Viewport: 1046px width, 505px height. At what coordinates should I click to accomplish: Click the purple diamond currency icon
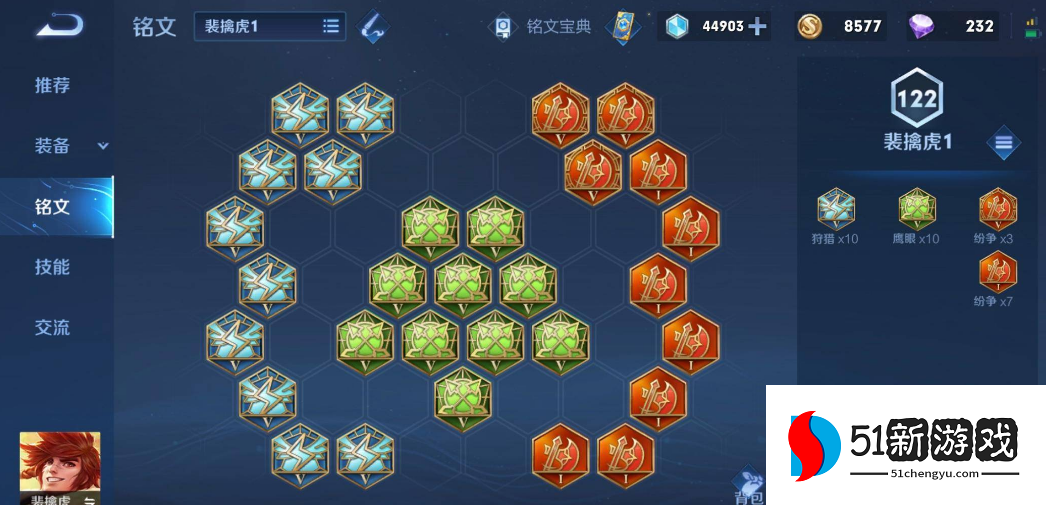(921, 27)
